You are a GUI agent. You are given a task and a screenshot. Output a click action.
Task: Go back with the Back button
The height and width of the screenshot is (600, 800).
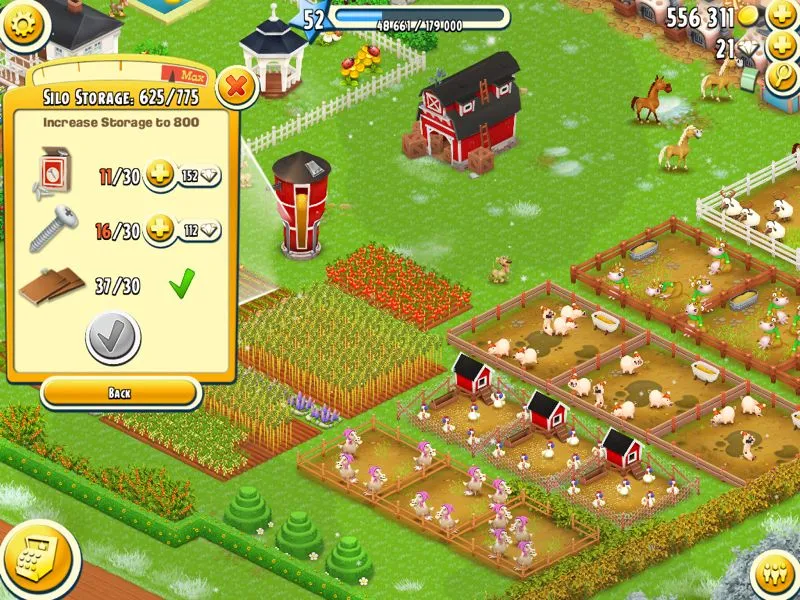point(119,393)
